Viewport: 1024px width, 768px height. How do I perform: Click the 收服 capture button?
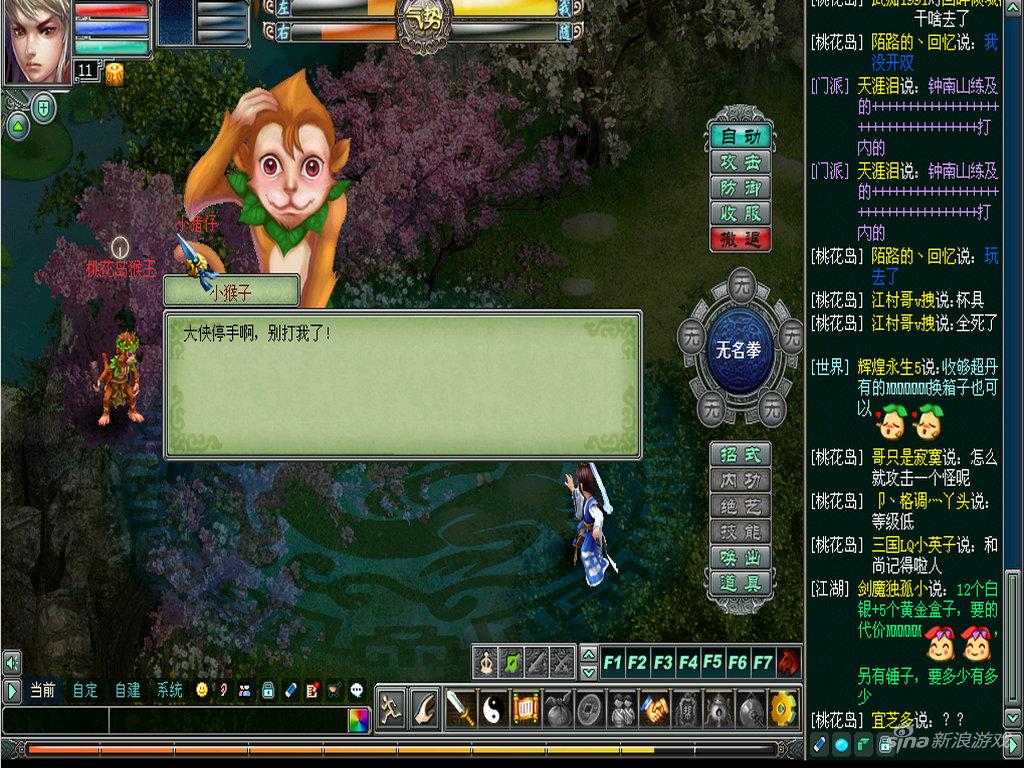click(x=740, y=213)
